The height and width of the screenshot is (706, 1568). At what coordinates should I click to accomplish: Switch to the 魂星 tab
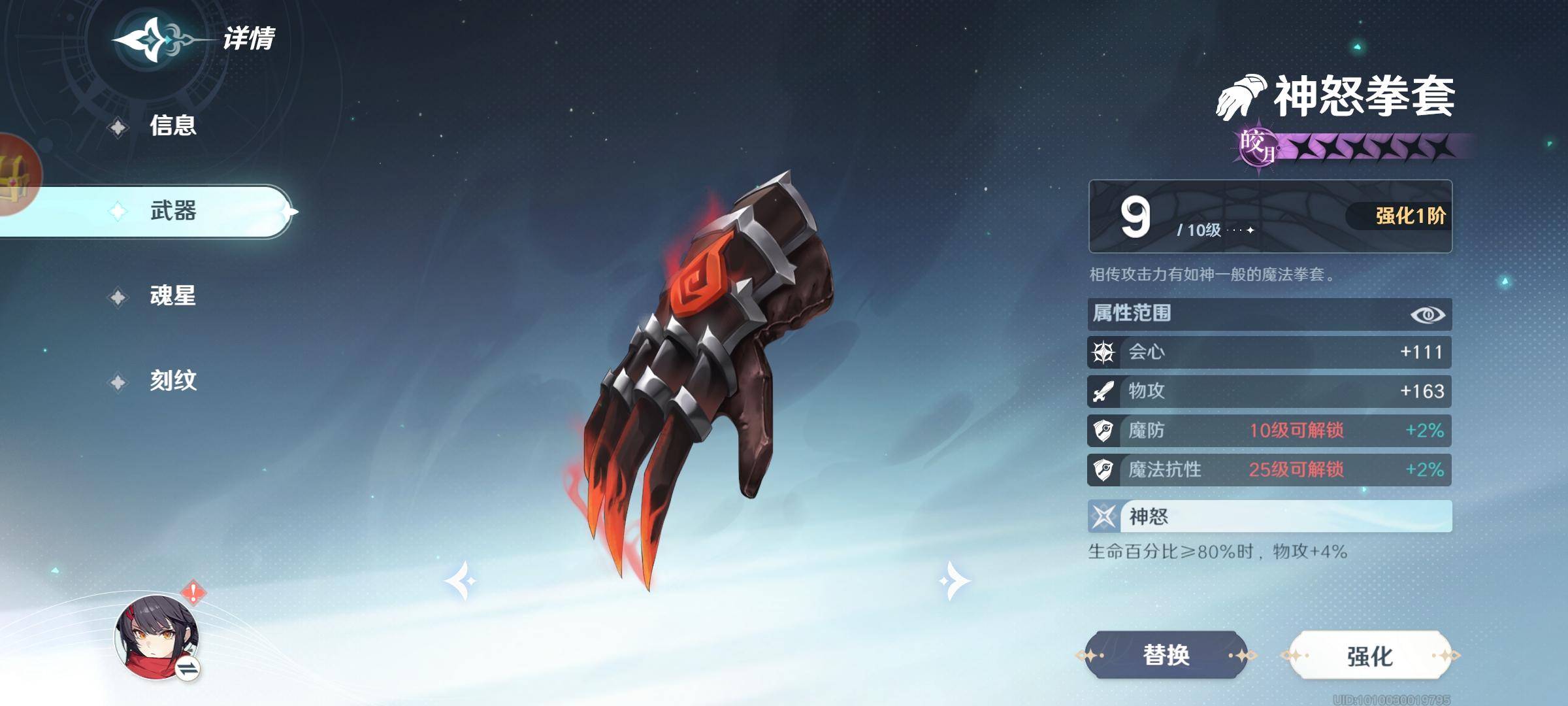[x=172, y=296]
